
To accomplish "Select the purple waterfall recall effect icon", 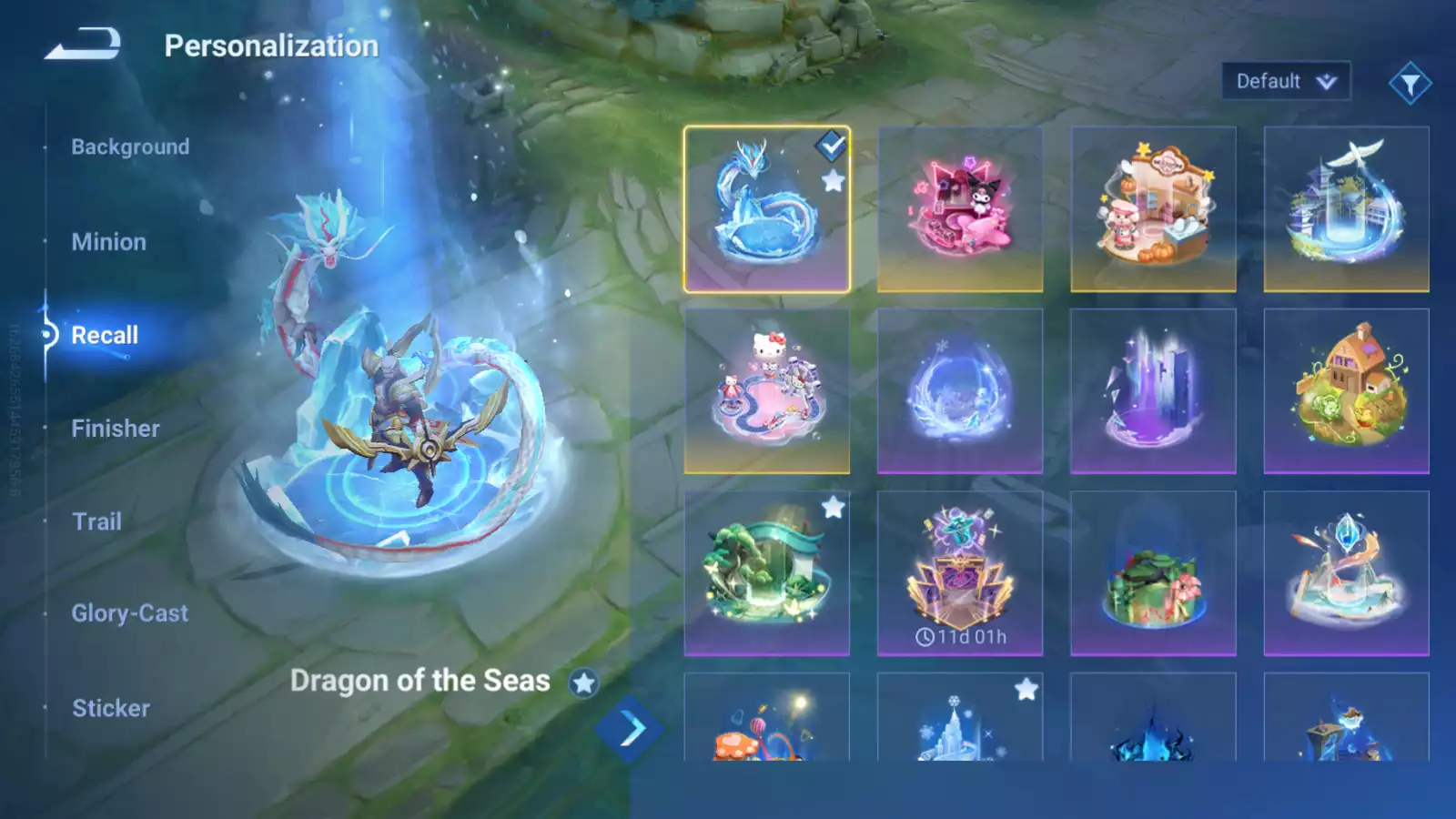I will (x=1153, y=389).
